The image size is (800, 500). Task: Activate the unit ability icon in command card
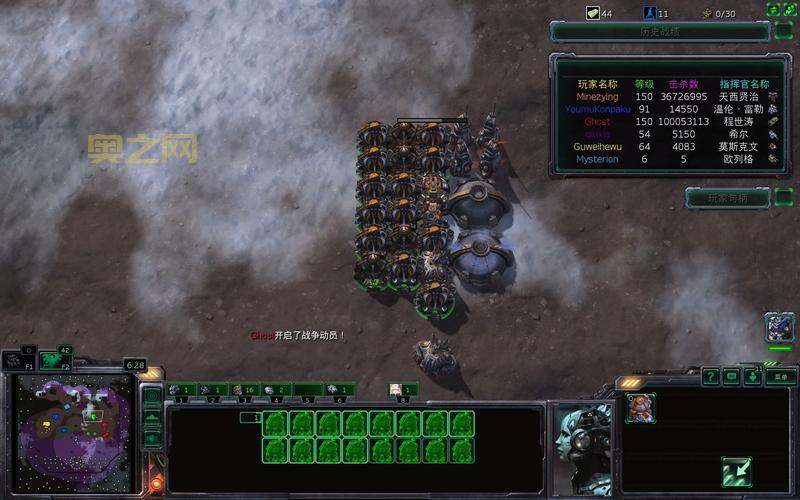click(639, 406)
